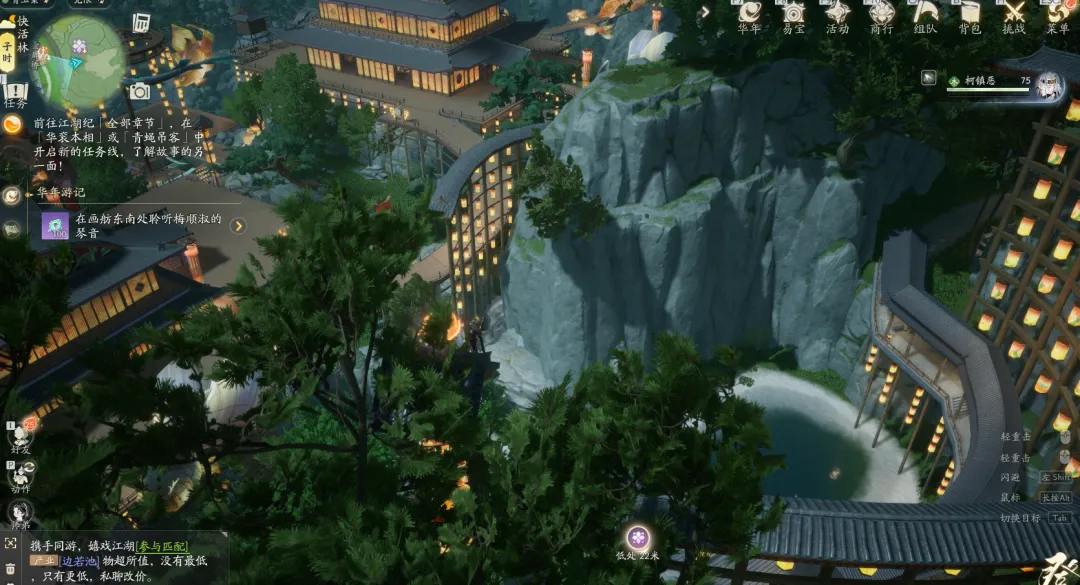Image resolution: width=1080 pixels, height=585 pixels.
Task: Open the 易宝 trading menu
Action: (x=793, y=15)
